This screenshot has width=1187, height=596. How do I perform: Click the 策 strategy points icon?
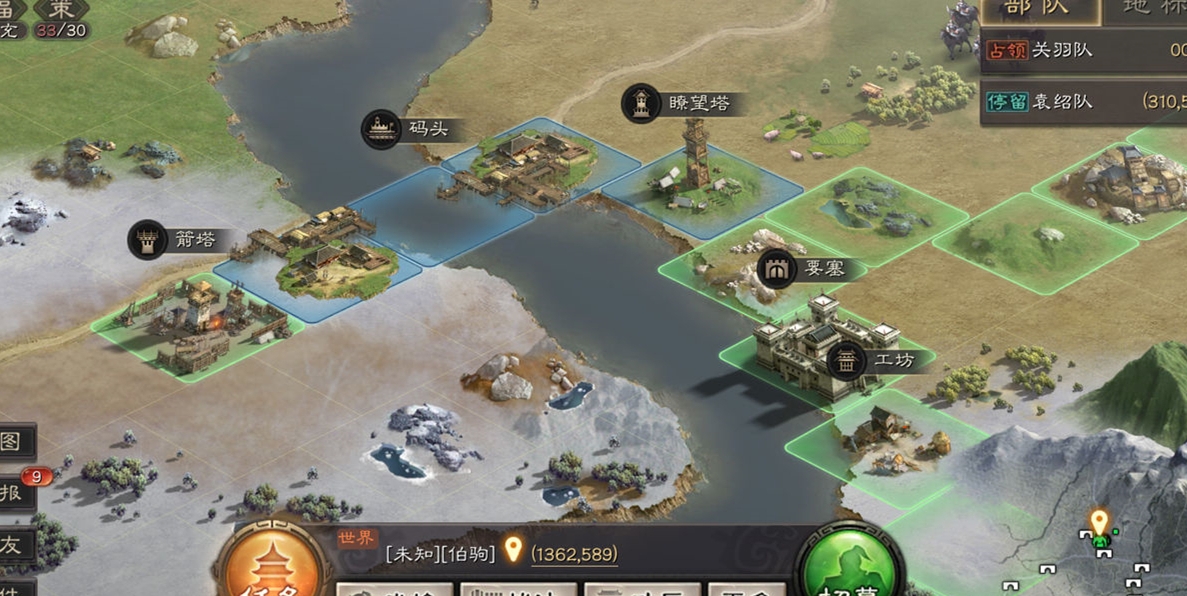coord(60,10)
